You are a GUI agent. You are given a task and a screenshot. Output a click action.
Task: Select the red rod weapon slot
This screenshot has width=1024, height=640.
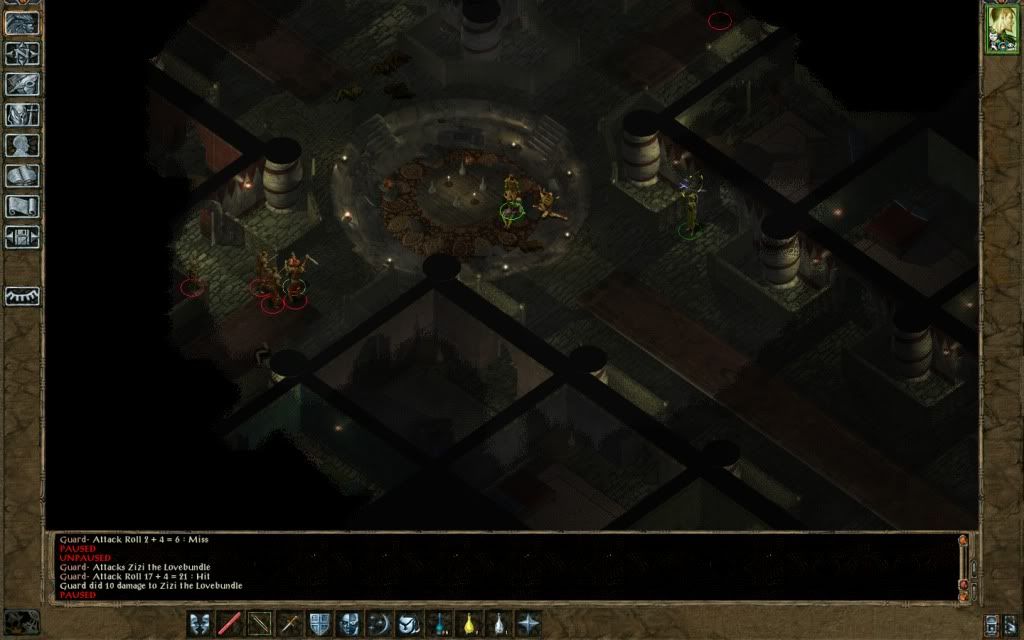pos(230,623)
